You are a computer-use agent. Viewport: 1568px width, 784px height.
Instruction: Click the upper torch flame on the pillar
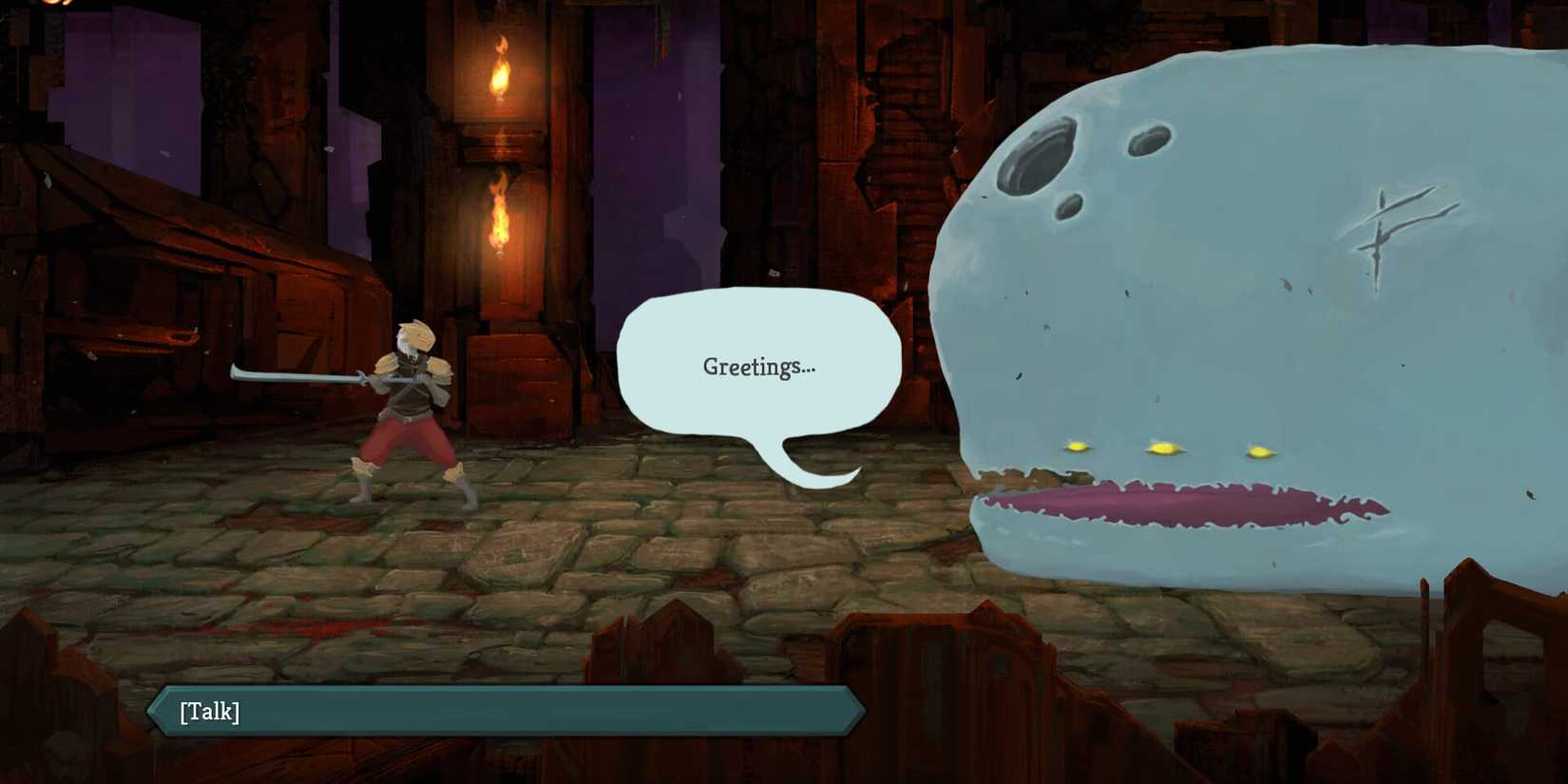501,67
